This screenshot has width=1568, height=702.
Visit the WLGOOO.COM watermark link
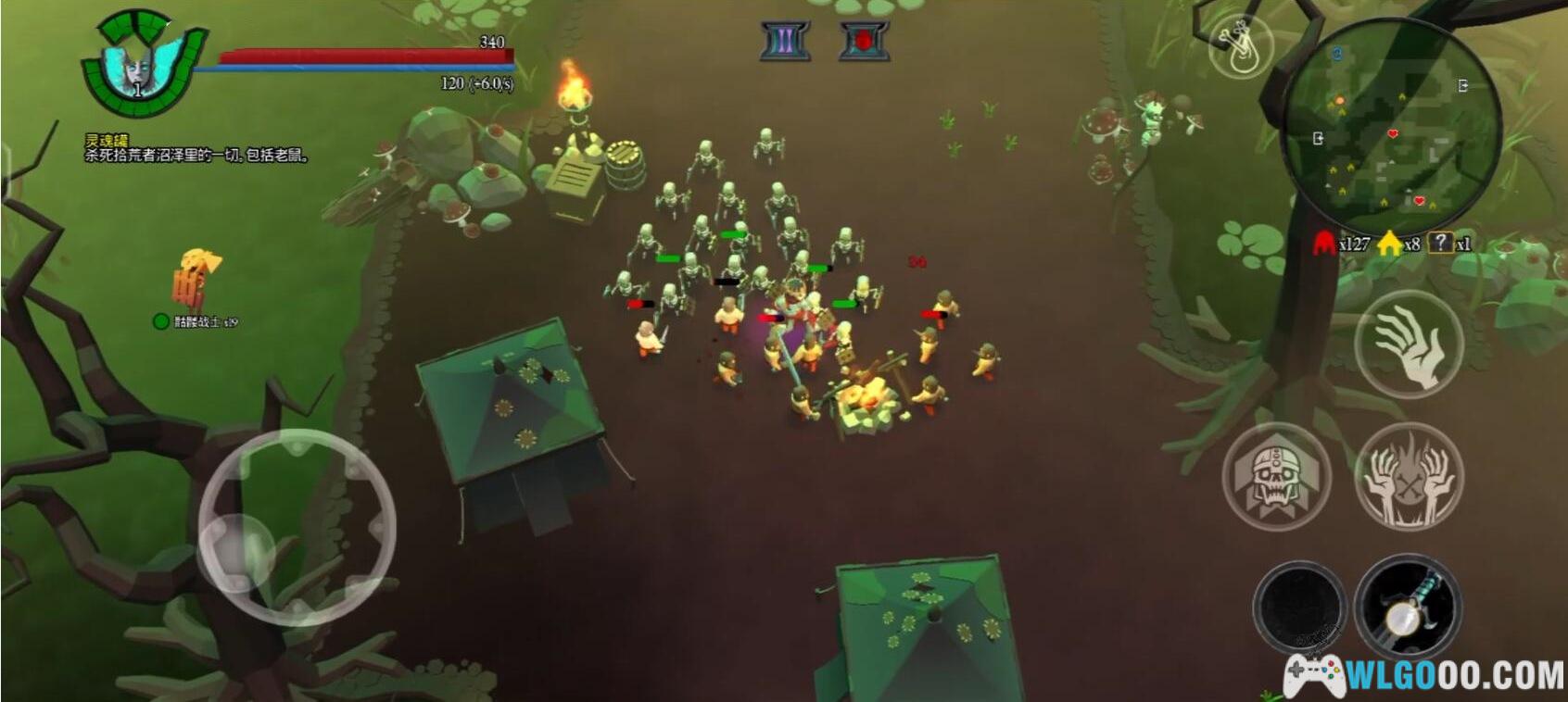[1427, 674]
